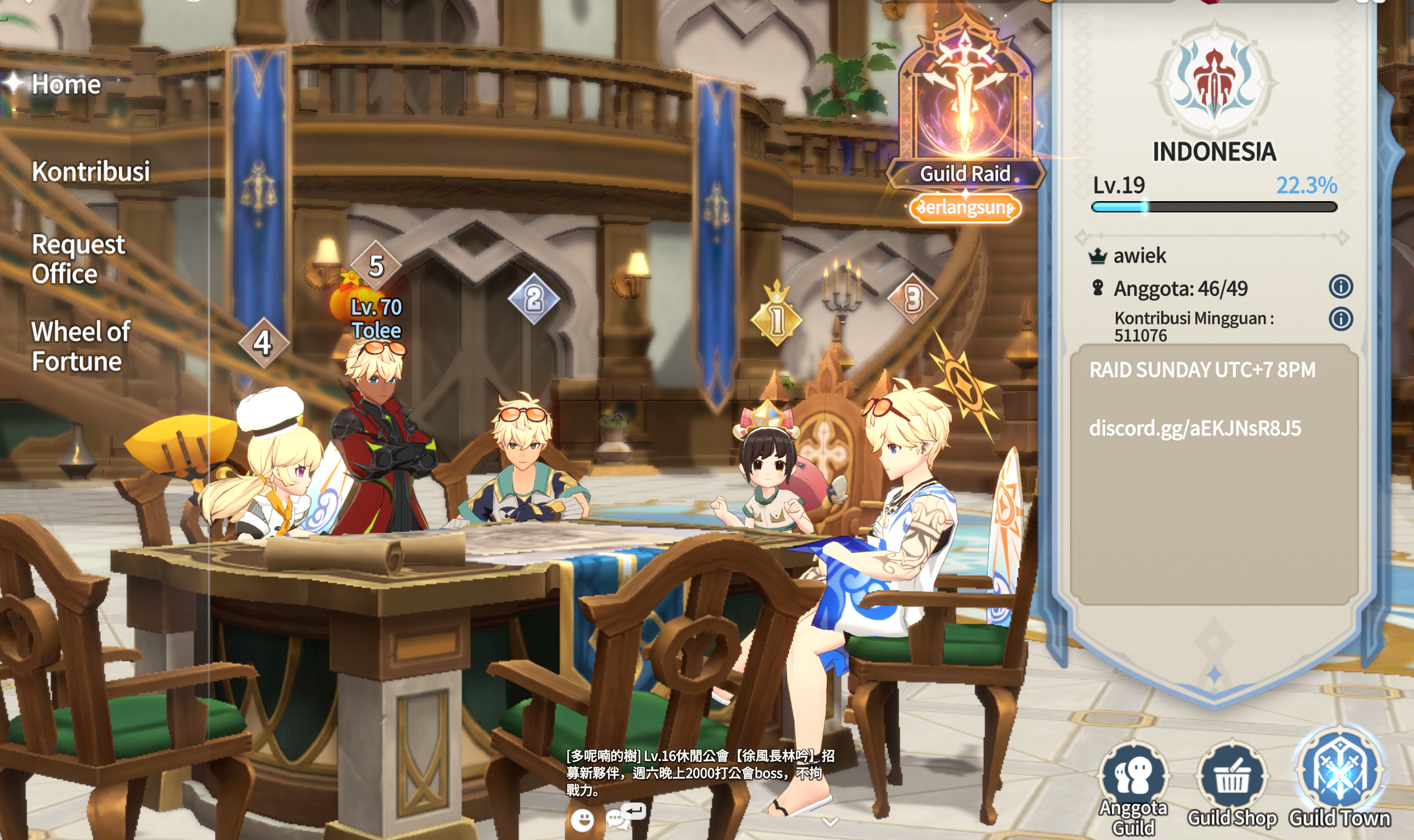Viewport: 1414px width, 840px height.
Task: Select the rank 3 bronze marker
Action: [912, 298]
